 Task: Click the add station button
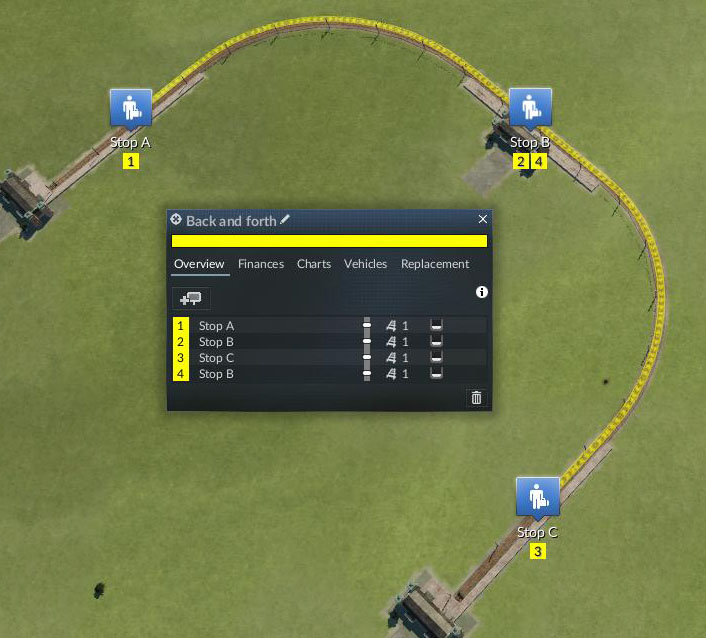[x=190, y=298]
